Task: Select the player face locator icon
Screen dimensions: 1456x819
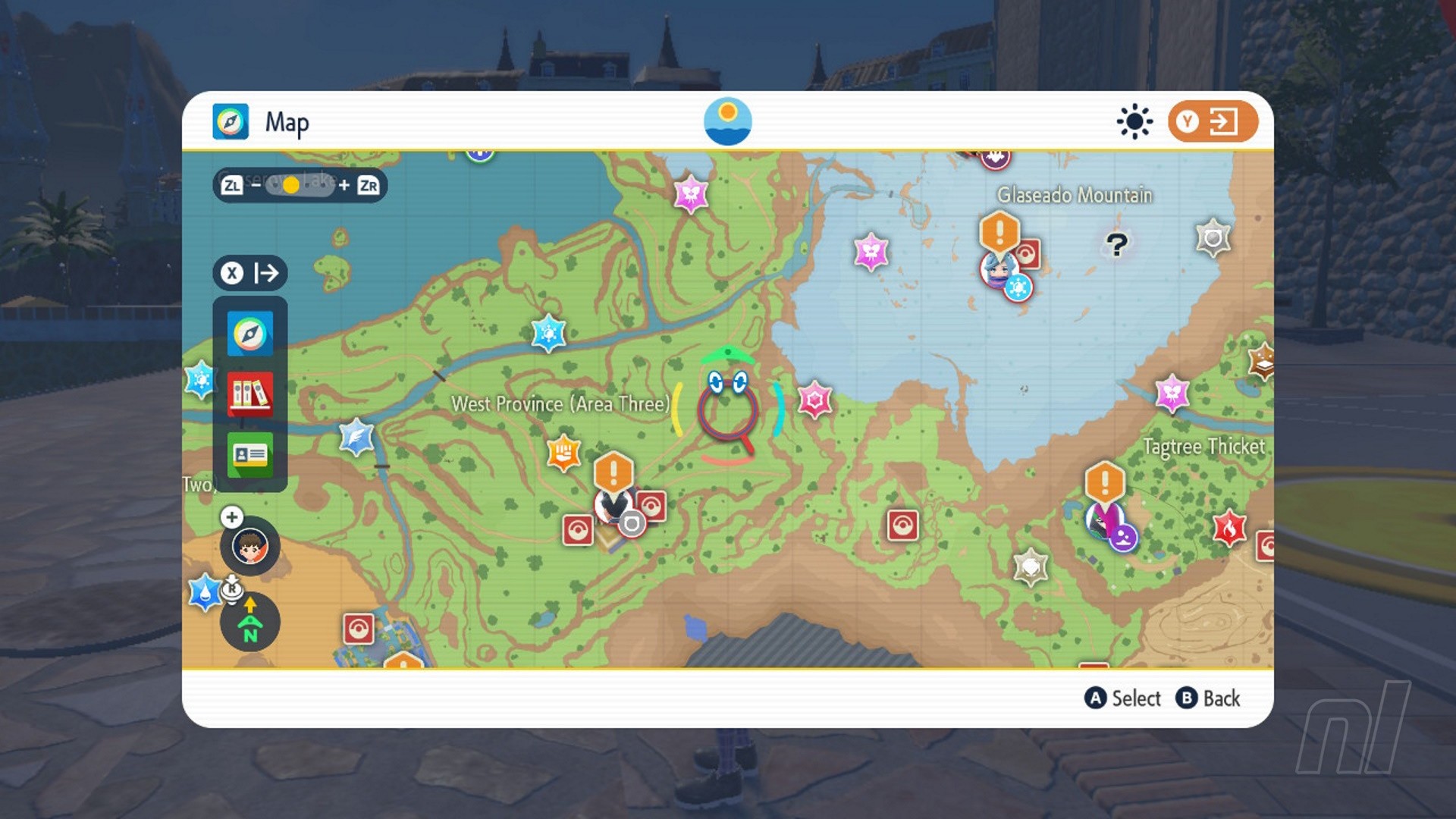Action: (x=249, y=546)
